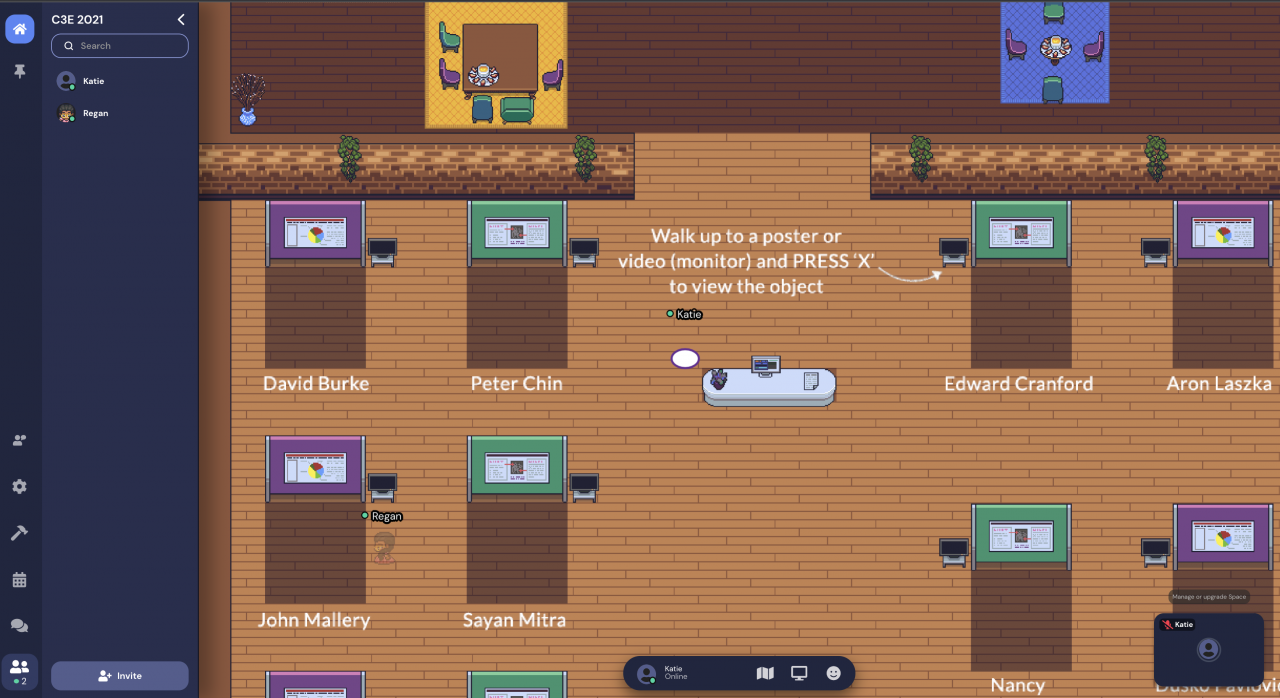Open the emoji reactions menu

point(833,674)
